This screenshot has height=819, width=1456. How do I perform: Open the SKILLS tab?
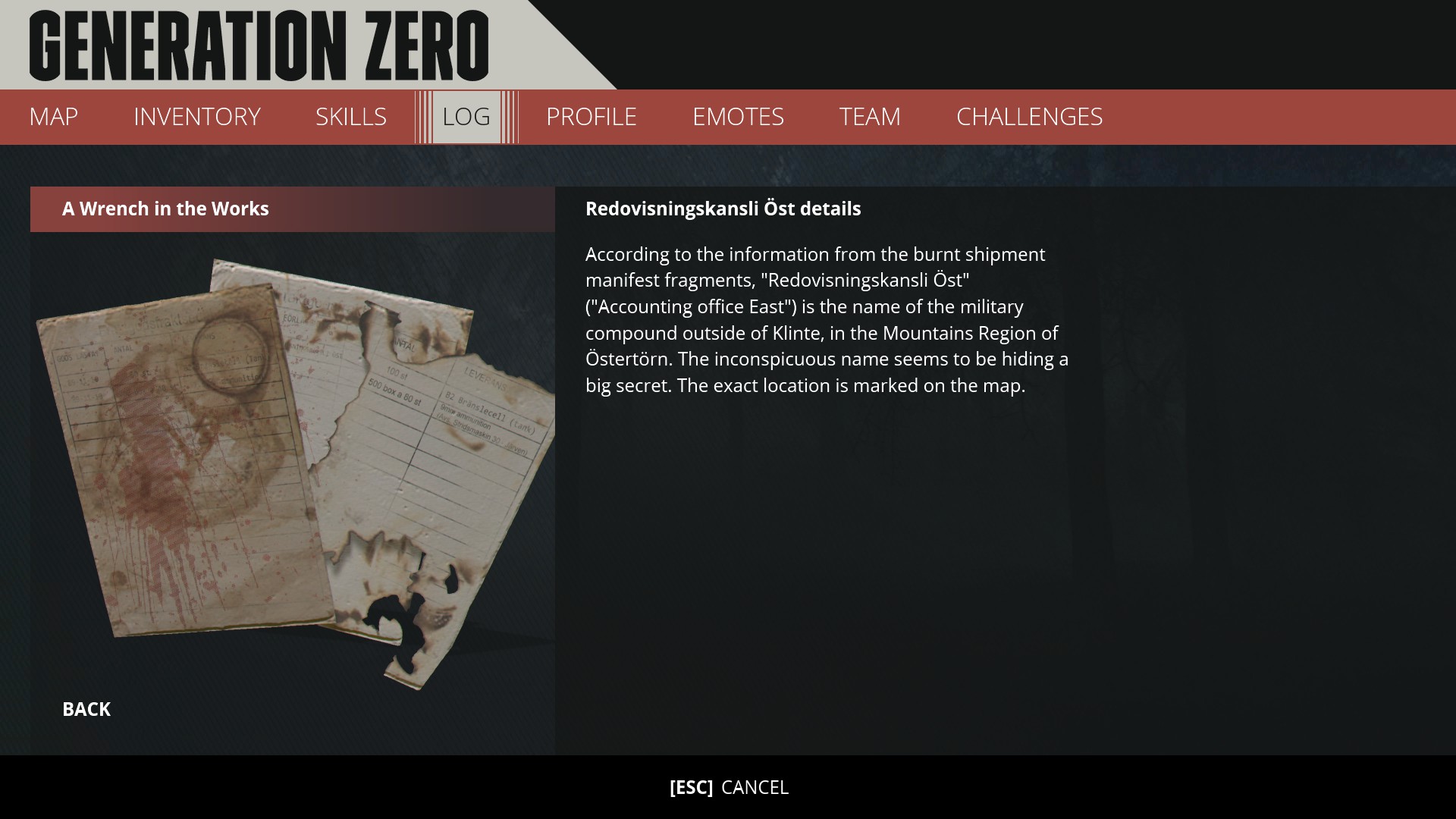[351, 117]
